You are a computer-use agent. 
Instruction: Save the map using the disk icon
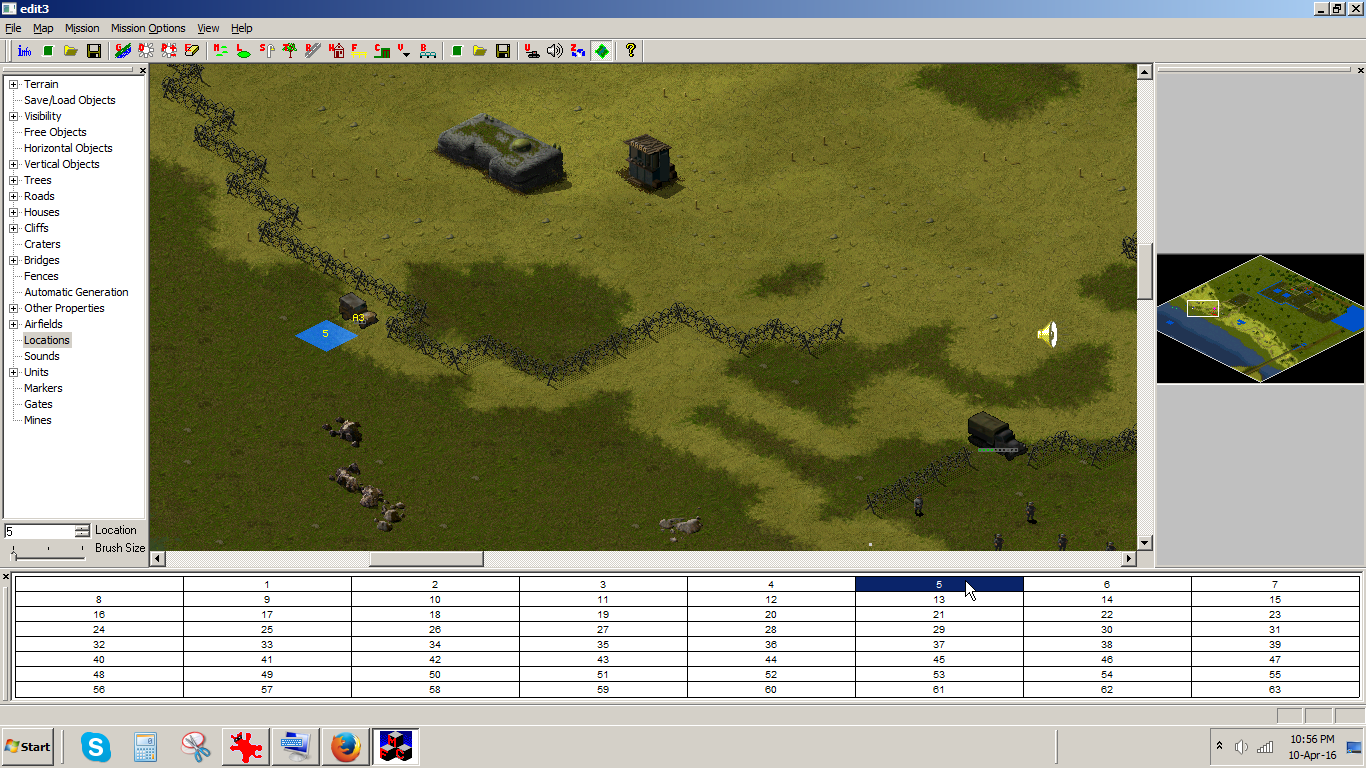pos(91,51)
